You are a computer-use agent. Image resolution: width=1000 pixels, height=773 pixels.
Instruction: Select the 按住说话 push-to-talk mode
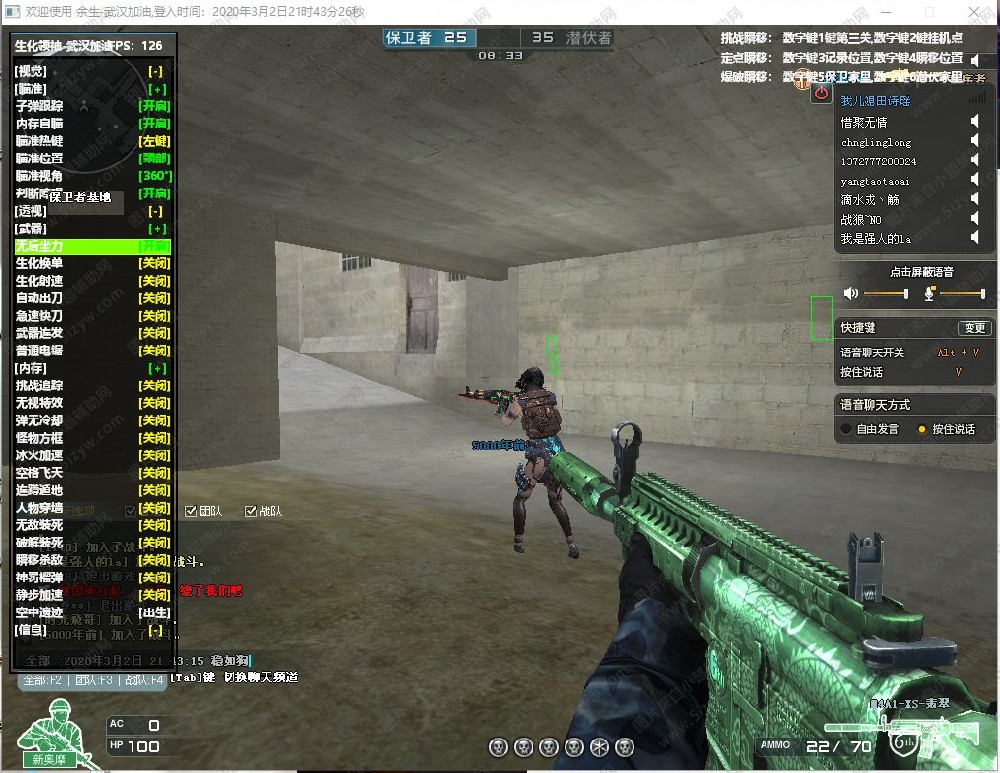922,429
